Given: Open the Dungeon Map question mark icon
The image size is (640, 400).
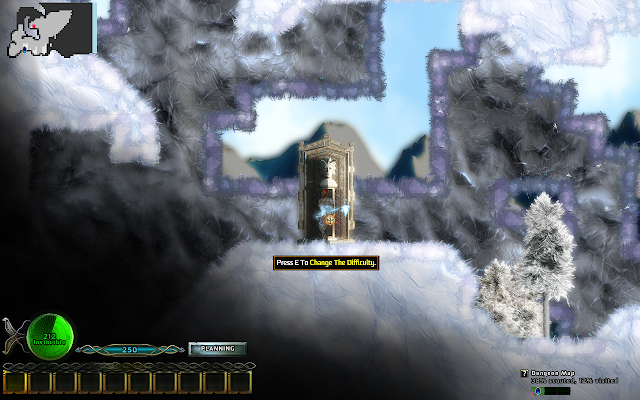Looking at the screenshot, I should (x=523, y=373).
